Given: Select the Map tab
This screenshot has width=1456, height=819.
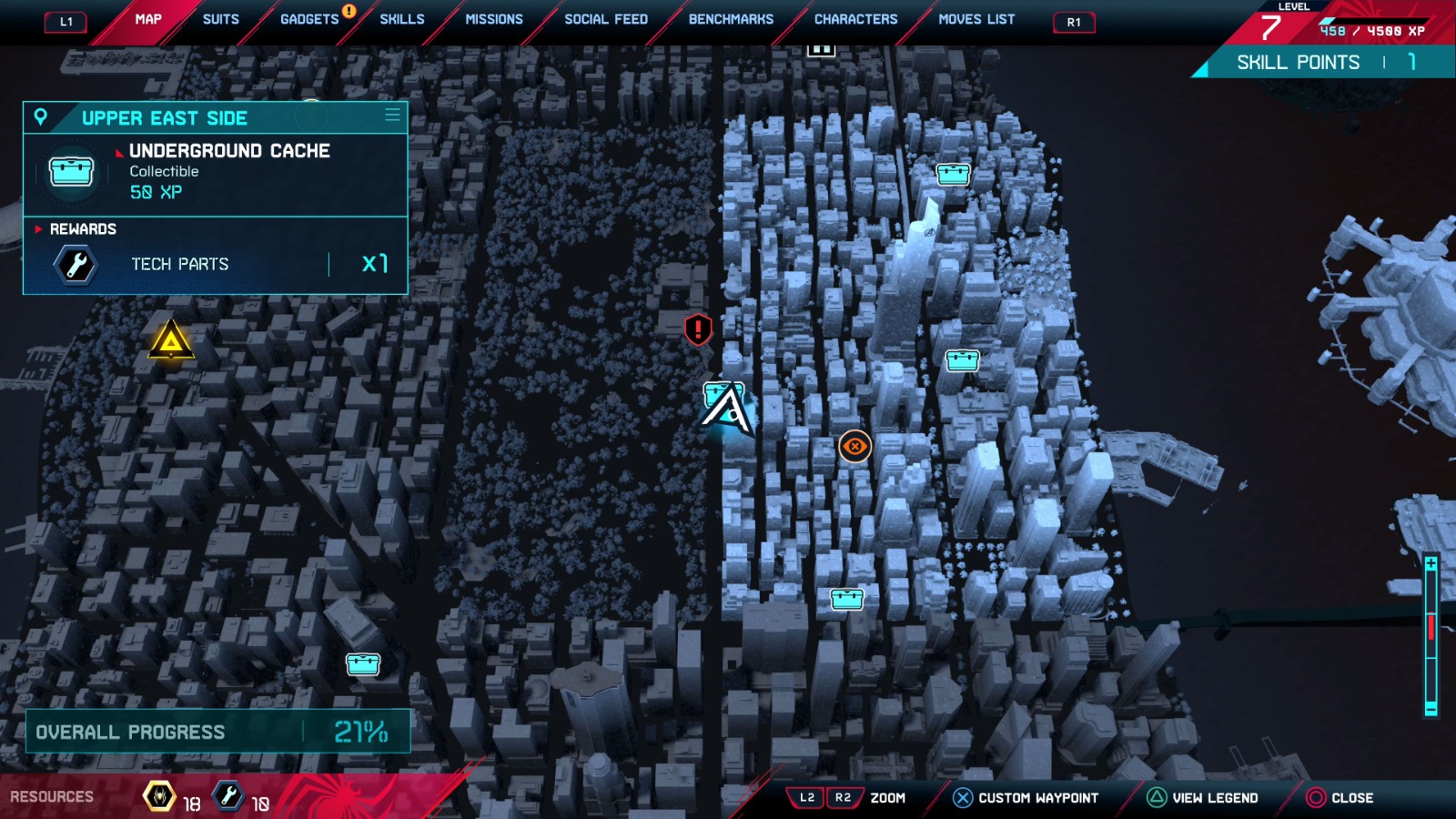Looking at the screenshot, I should [148, 19].
